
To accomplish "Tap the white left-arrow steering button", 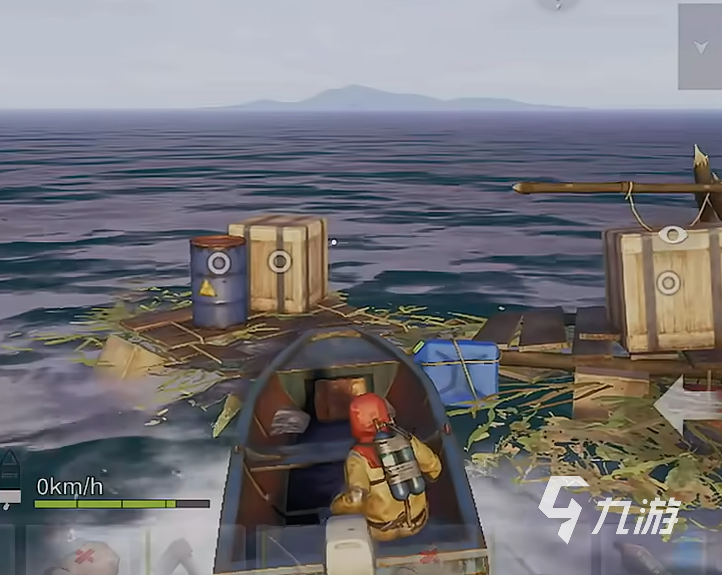I will 688,404.
